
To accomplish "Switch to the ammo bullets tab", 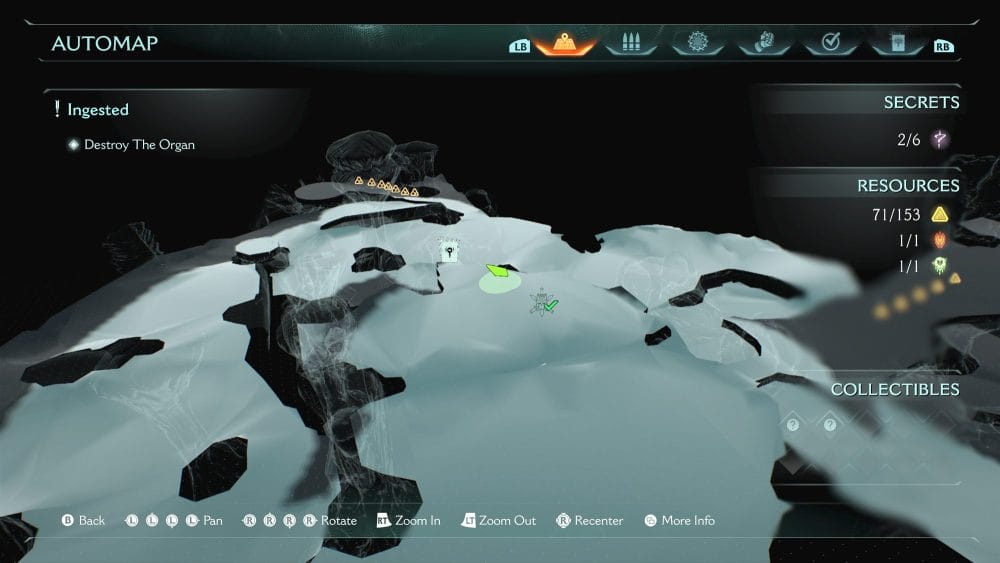I will point(631,43).
